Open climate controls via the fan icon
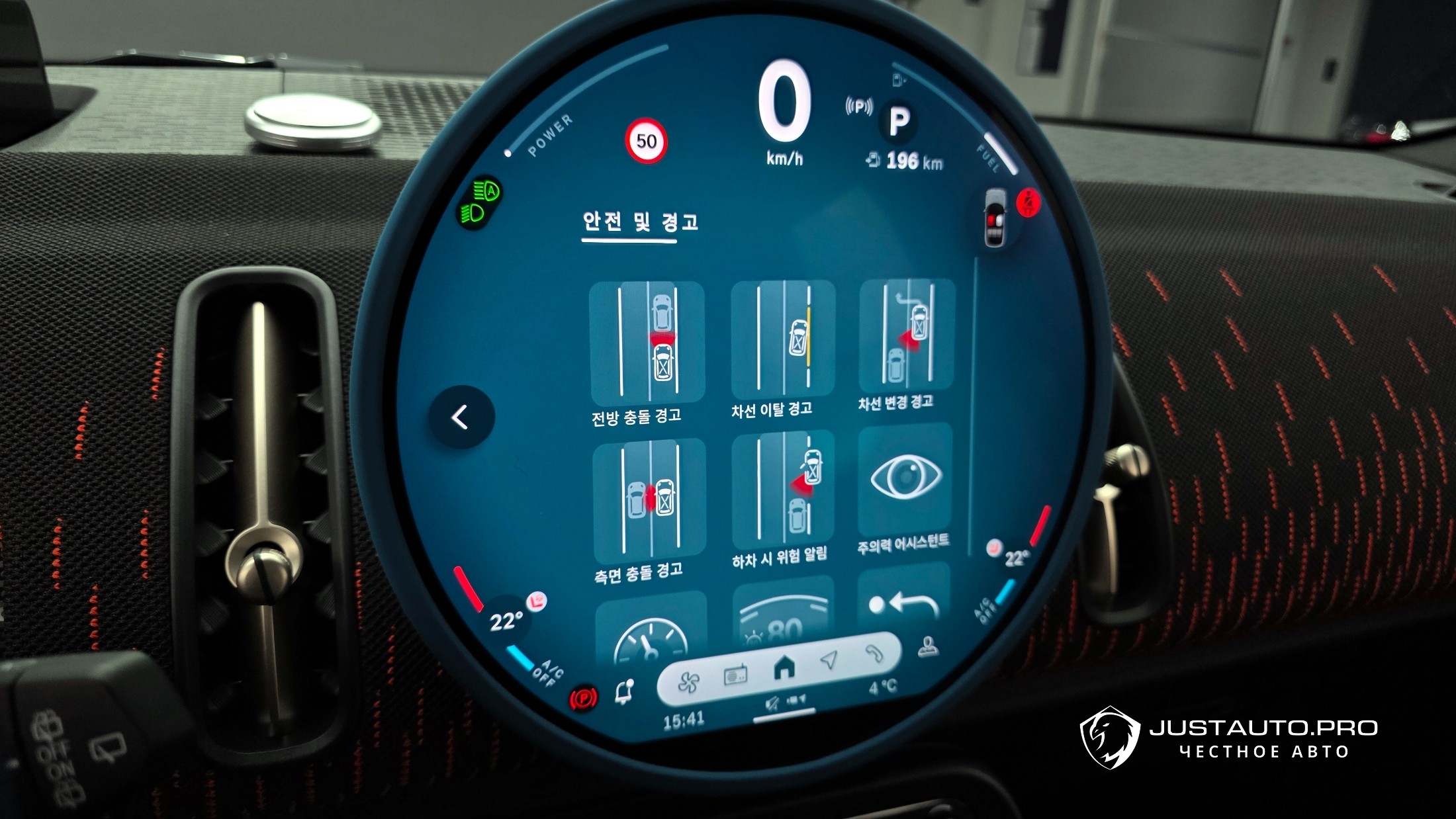The height and width of the screenshot is (819, 1456). [x=688, y=682]
